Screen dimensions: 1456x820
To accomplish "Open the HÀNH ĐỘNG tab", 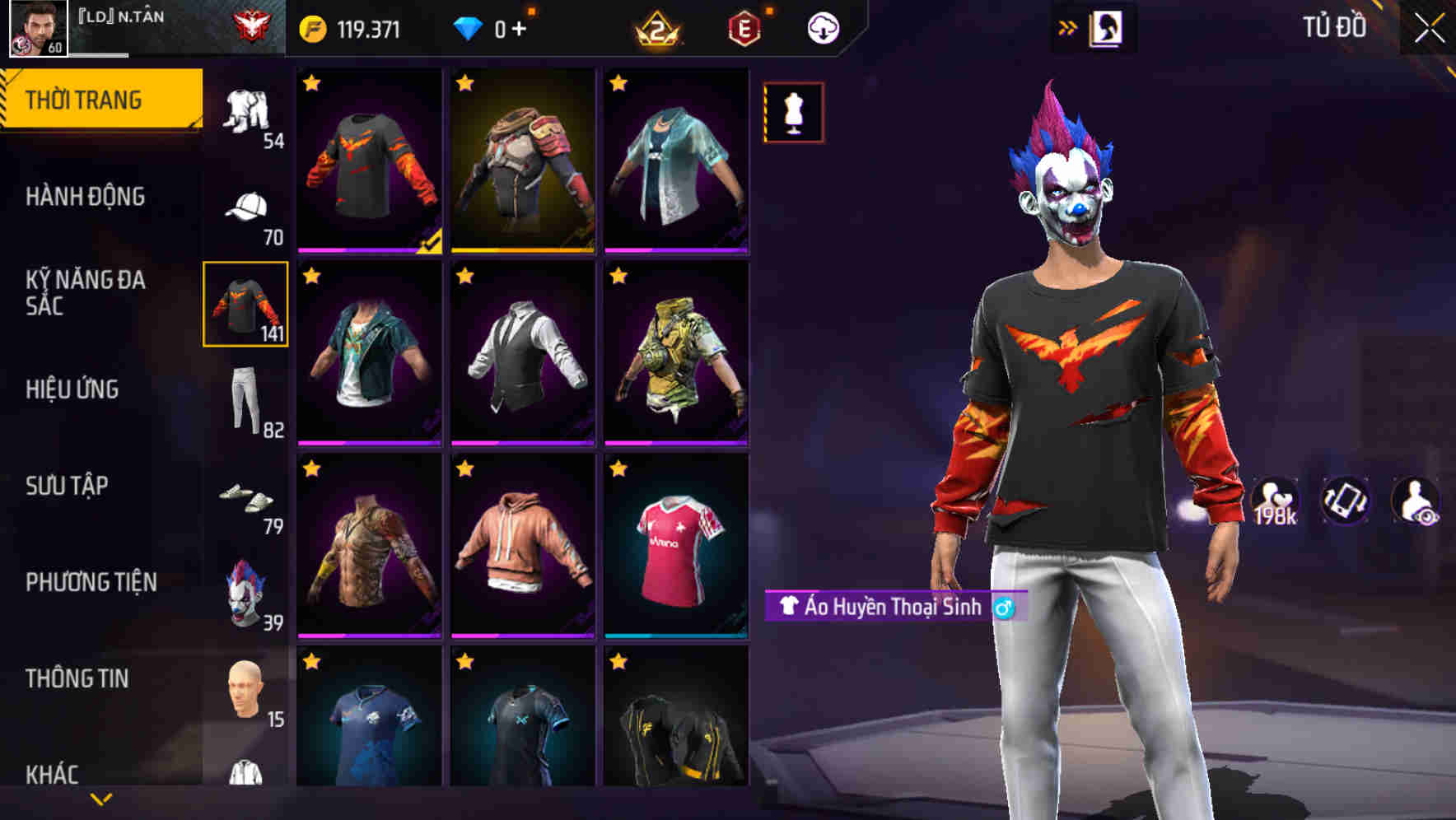I will click(x=86, y=196).
